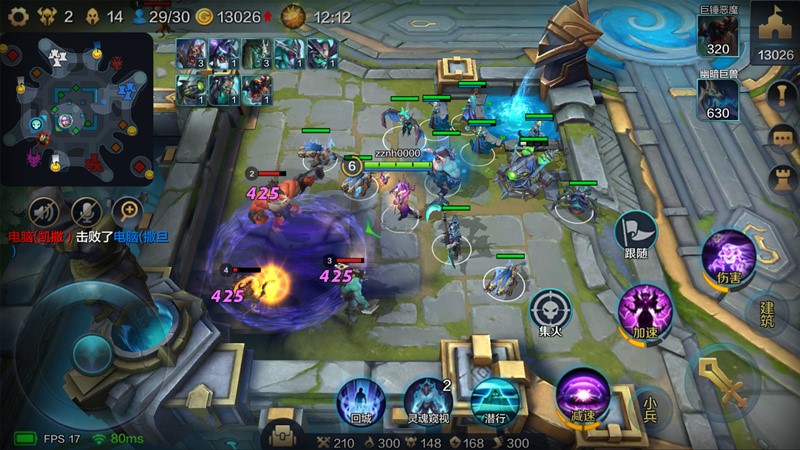Cast the 加速 speed-up skill
The height and width of the screenshot is (450, 800).
(642, 307)
